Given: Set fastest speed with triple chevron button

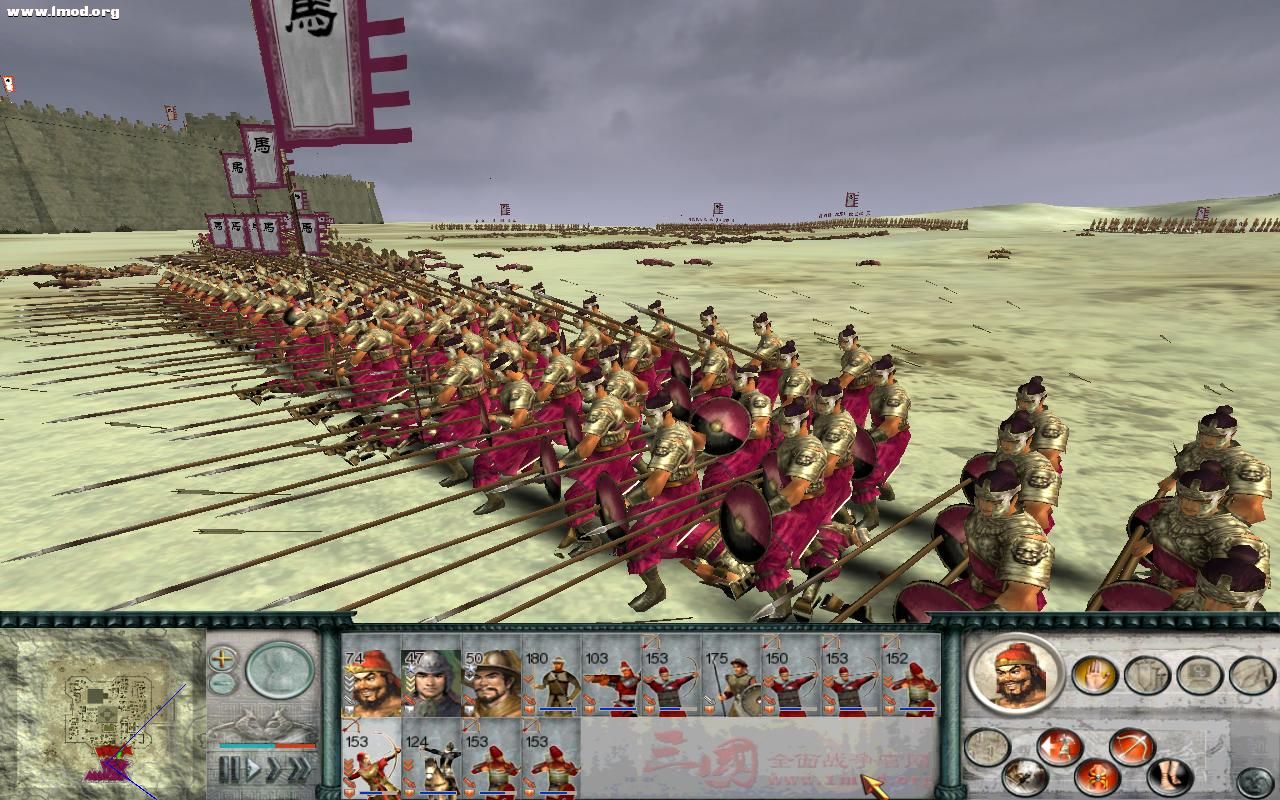Looking at the screenshot, I should [x=300, y=766].
